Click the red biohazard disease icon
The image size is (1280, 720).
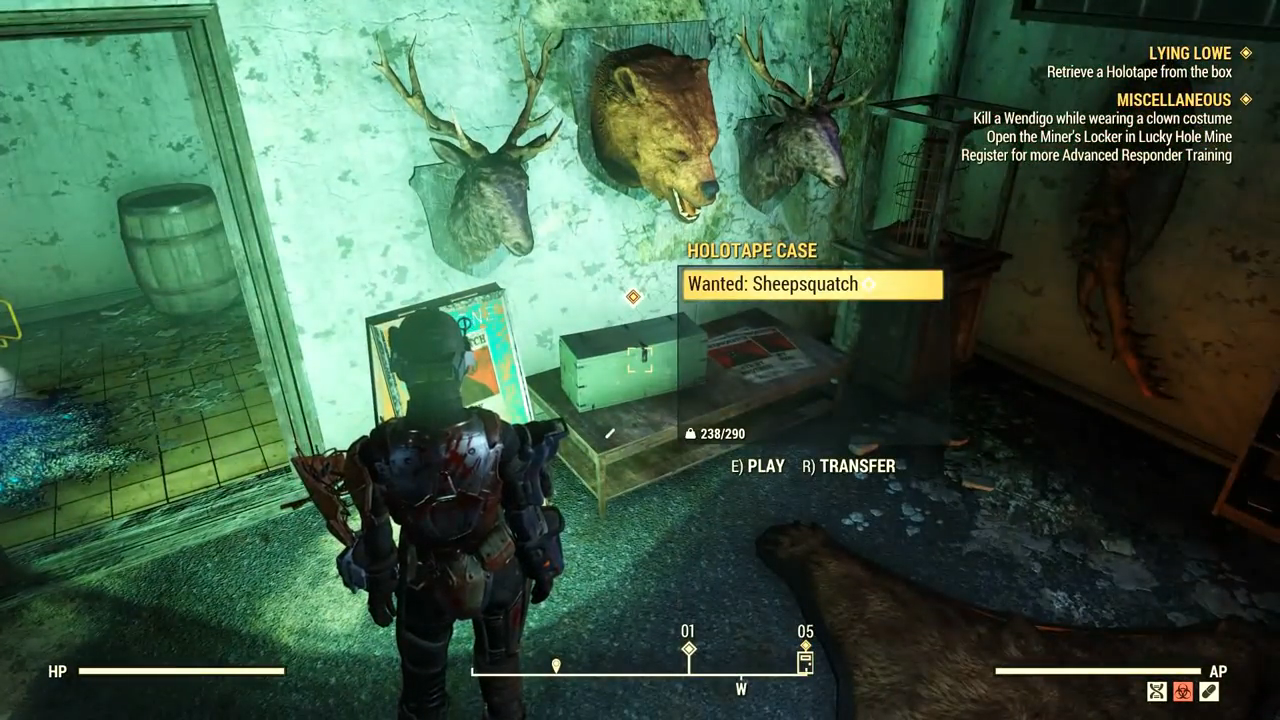point(1183,691)
